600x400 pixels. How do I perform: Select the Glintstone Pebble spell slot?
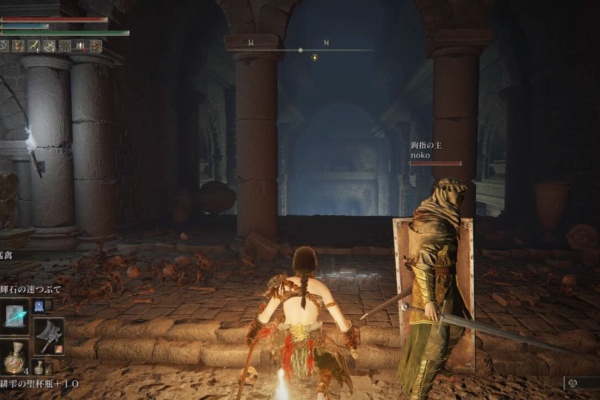click(x=16, y=316)
